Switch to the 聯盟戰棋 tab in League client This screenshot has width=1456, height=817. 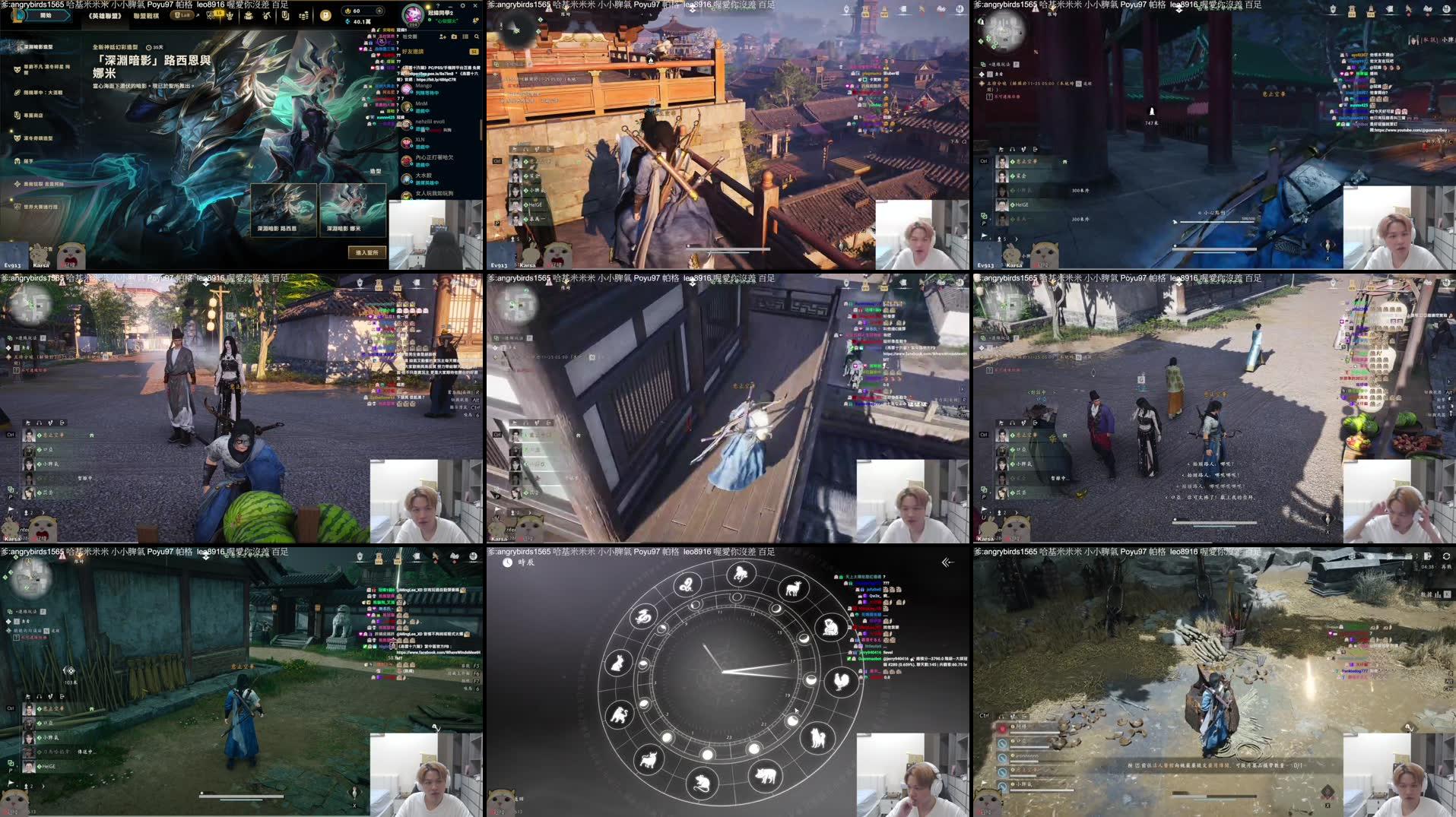click(145, 16)
